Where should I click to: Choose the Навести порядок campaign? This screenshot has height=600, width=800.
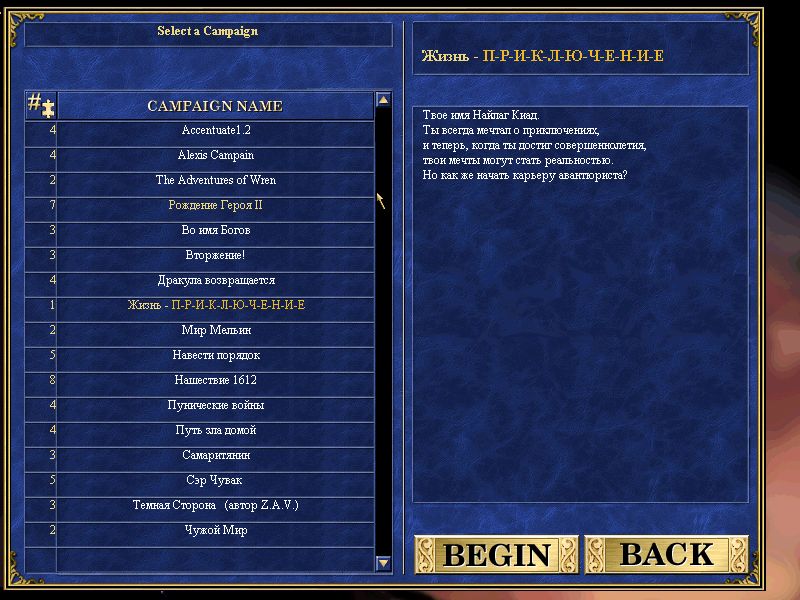pos(215,356)
